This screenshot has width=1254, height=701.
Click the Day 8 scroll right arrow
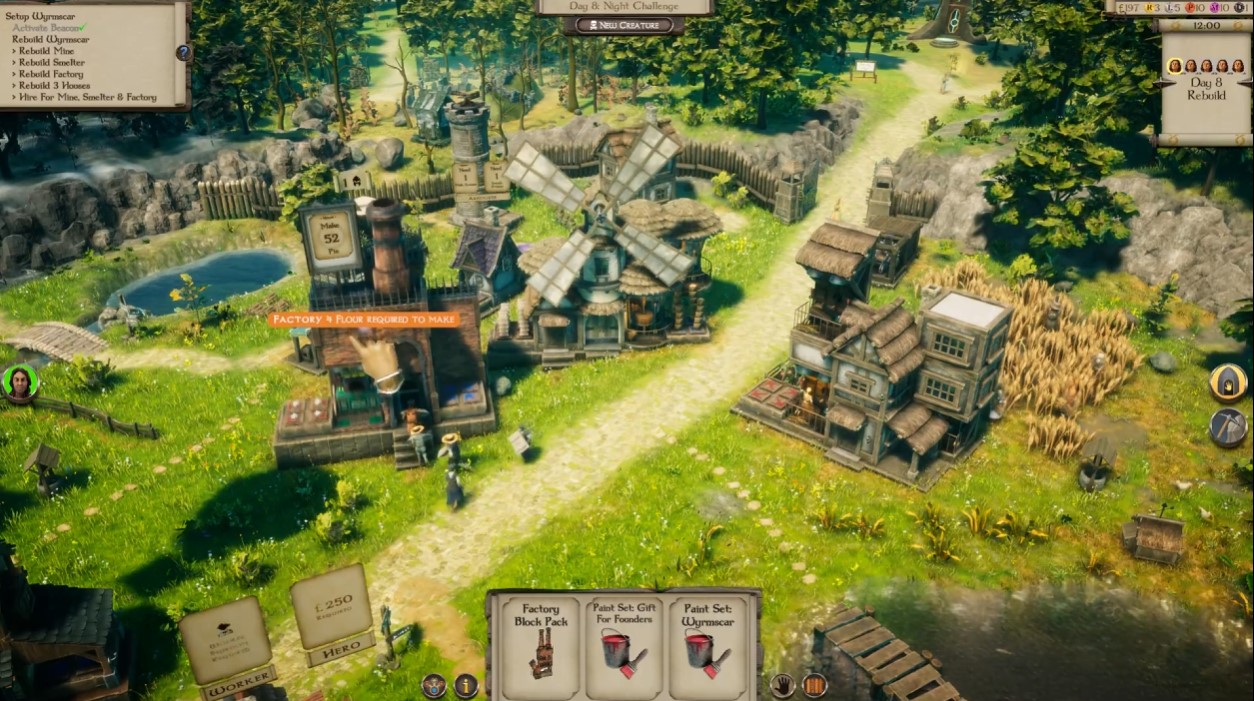tap(1246, 81)
